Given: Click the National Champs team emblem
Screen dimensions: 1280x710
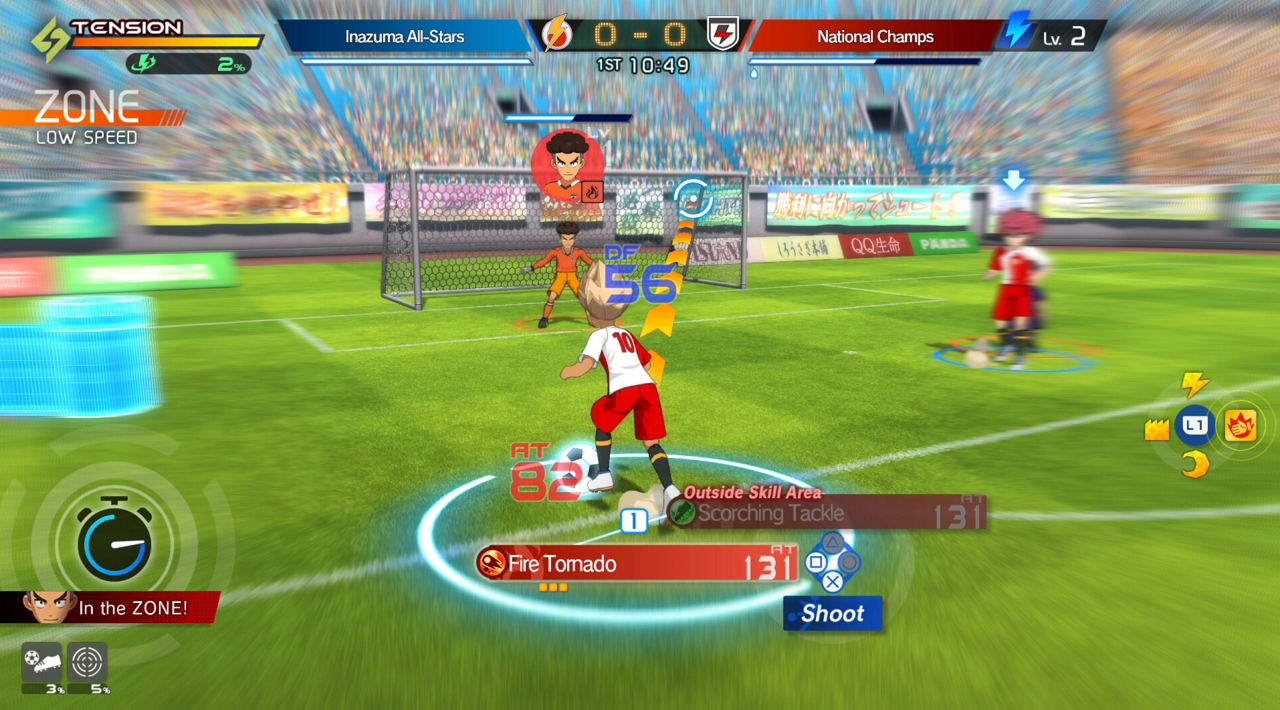Looking at the screenshot, I should coord(722,35).
